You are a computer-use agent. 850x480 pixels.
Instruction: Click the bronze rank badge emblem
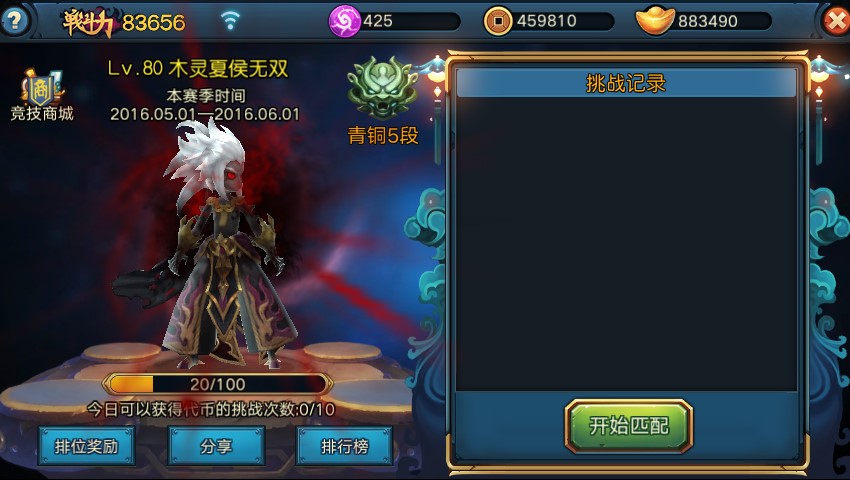381,88
